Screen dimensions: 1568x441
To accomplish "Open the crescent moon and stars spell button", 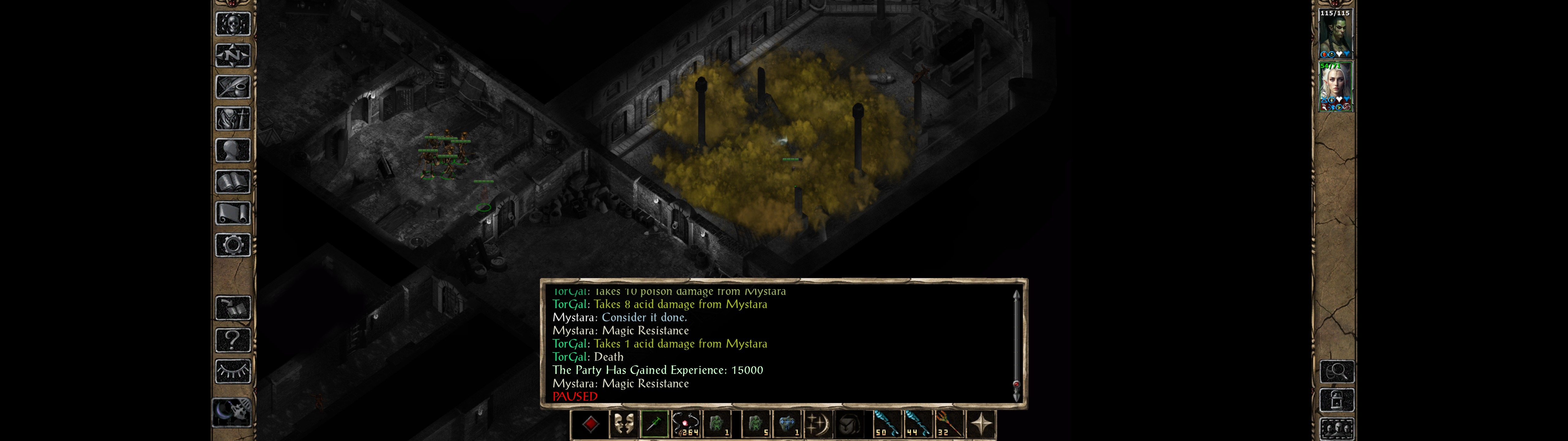I will 817,424.
